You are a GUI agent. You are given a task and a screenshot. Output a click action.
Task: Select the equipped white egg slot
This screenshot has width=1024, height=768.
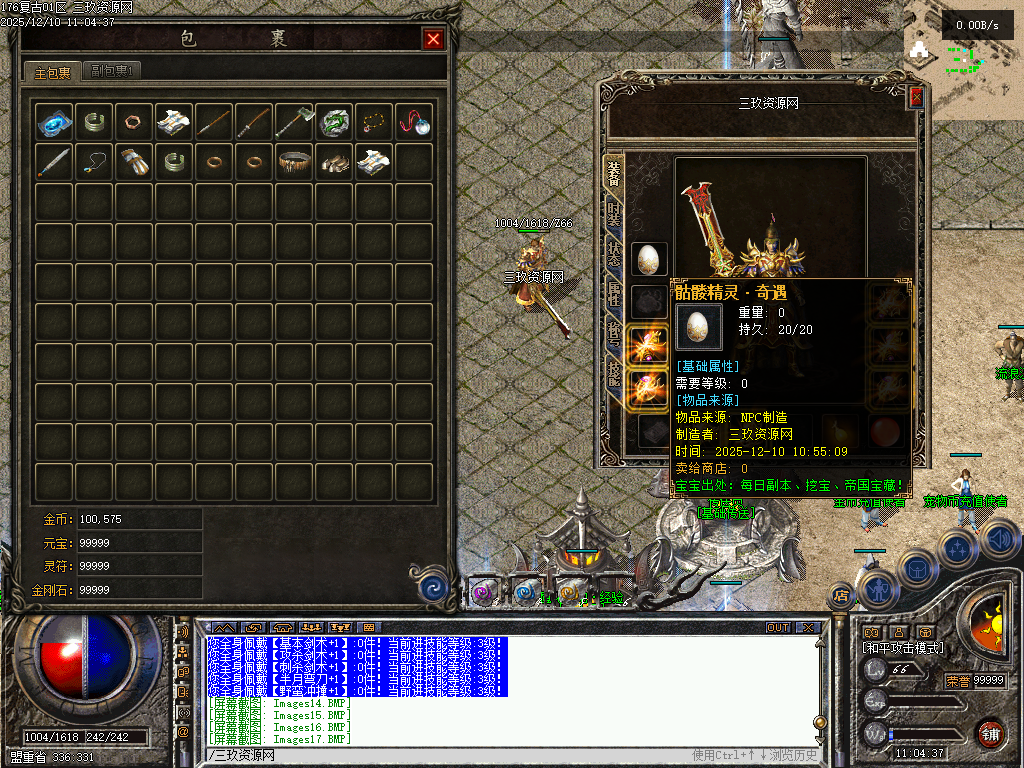[649, 260]
